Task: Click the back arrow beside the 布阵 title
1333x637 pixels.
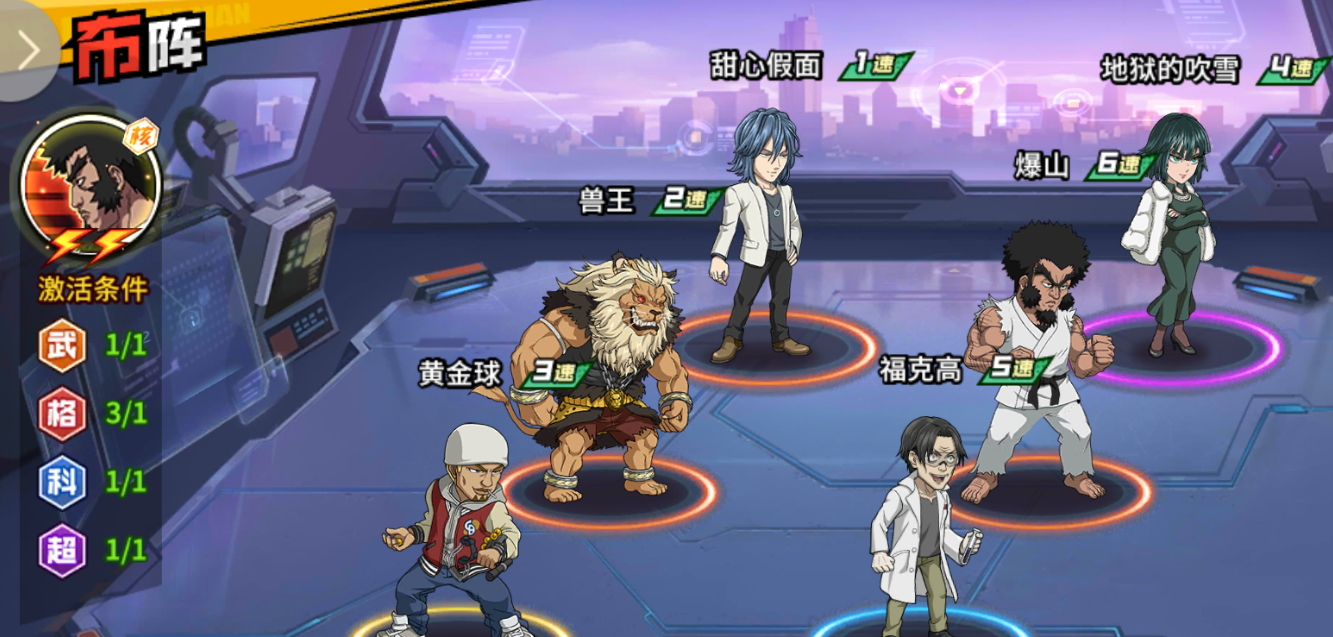Action: click(27, 50)
